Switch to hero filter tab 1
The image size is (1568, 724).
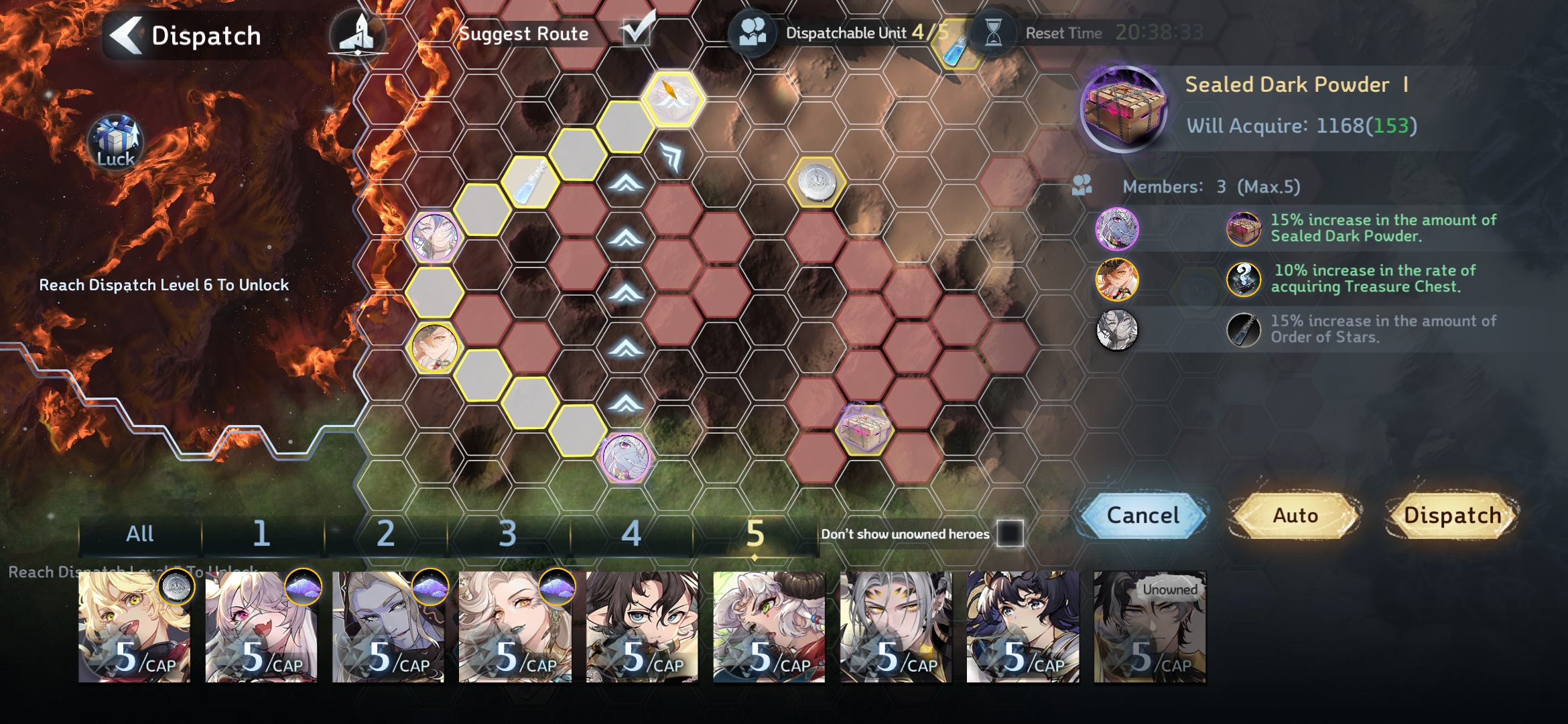coord(261,534)
